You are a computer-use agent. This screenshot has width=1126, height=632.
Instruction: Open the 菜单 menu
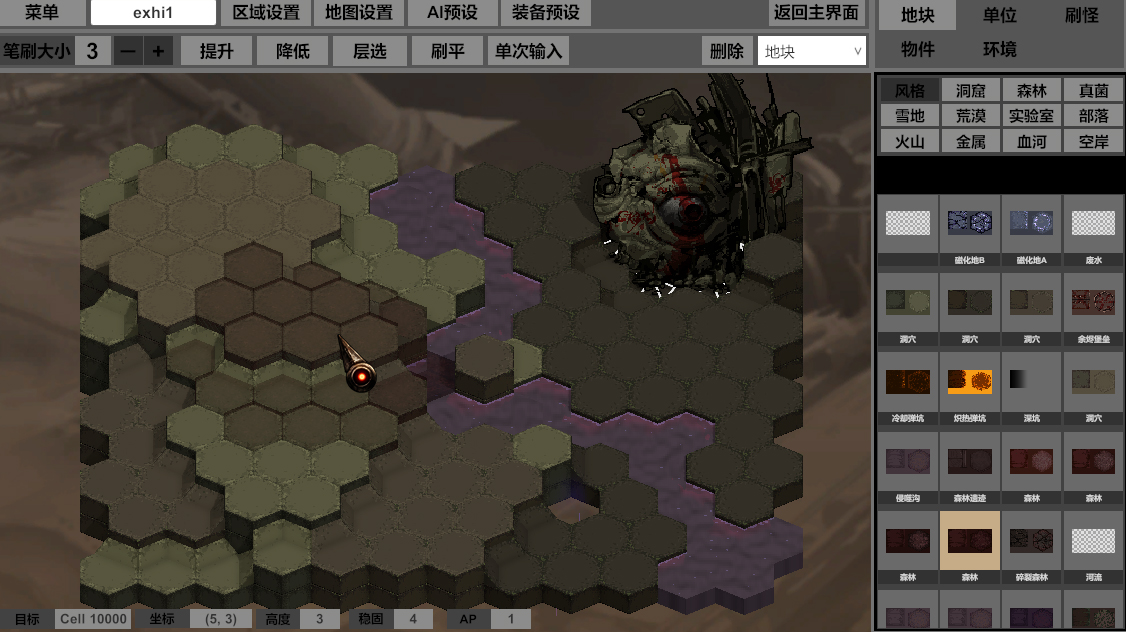pyautogui.click(x=42, y=13)
